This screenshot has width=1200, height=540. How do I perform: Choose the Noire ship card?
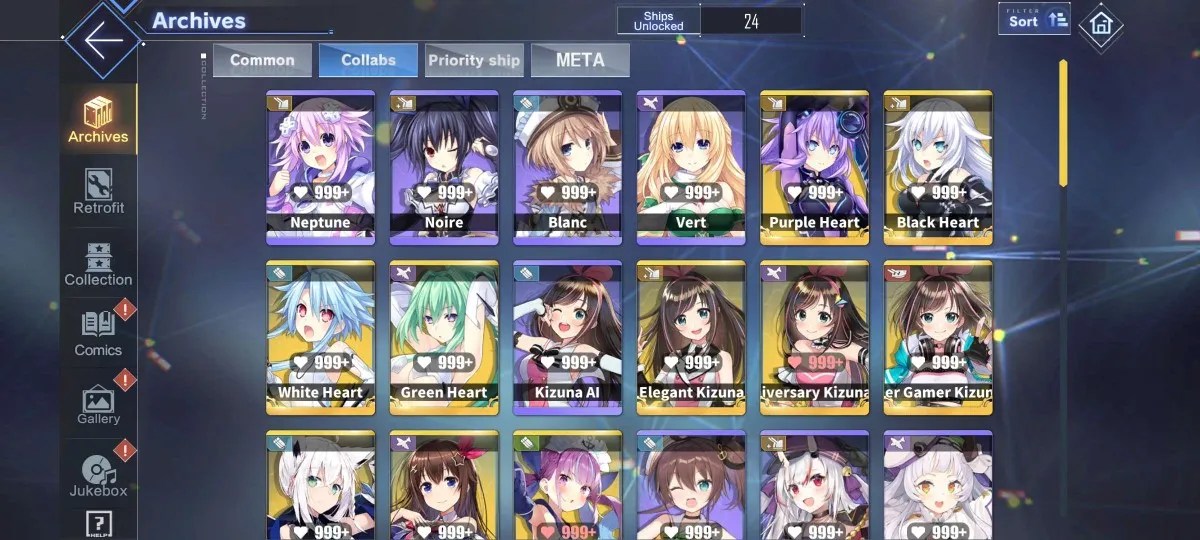[444, 167]
